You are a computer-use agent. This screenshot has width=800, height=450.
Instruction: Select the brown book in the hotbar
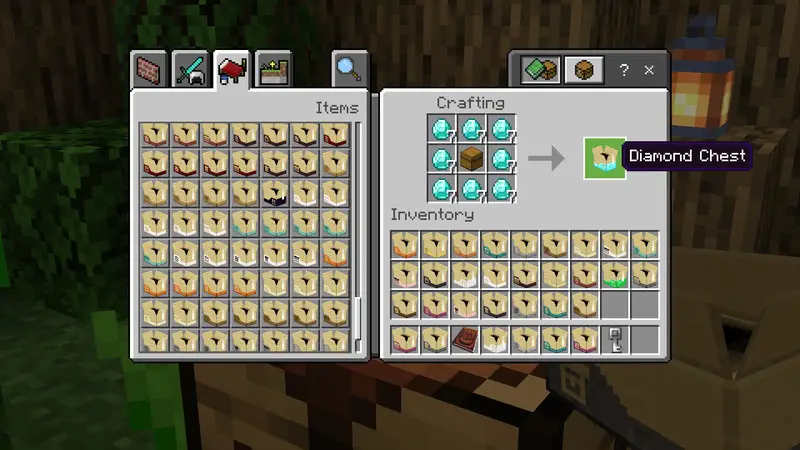coord(464,338)
